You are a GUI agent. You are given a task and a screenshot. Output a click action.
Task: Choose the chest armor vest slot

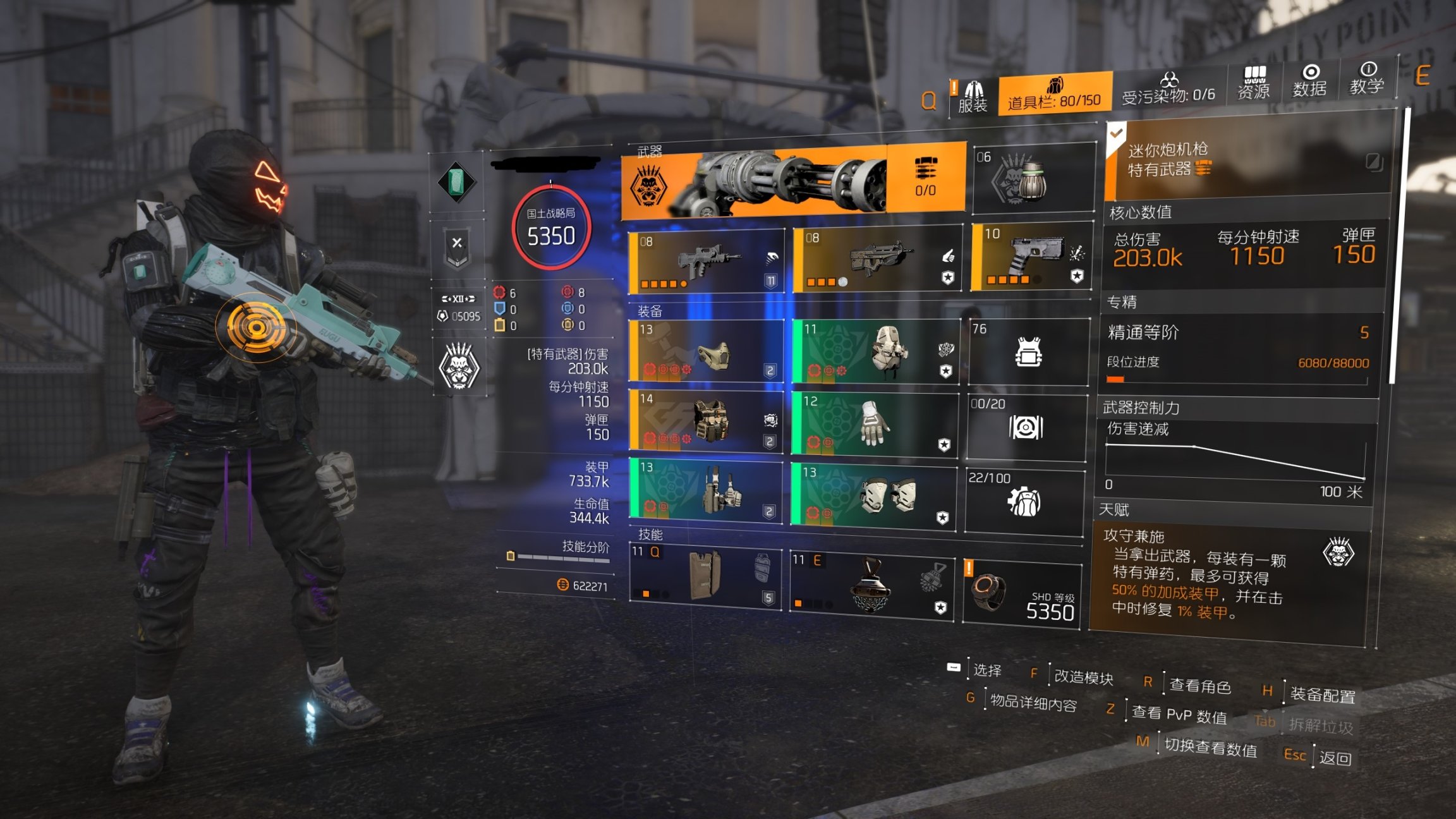[x=707, y=421]
